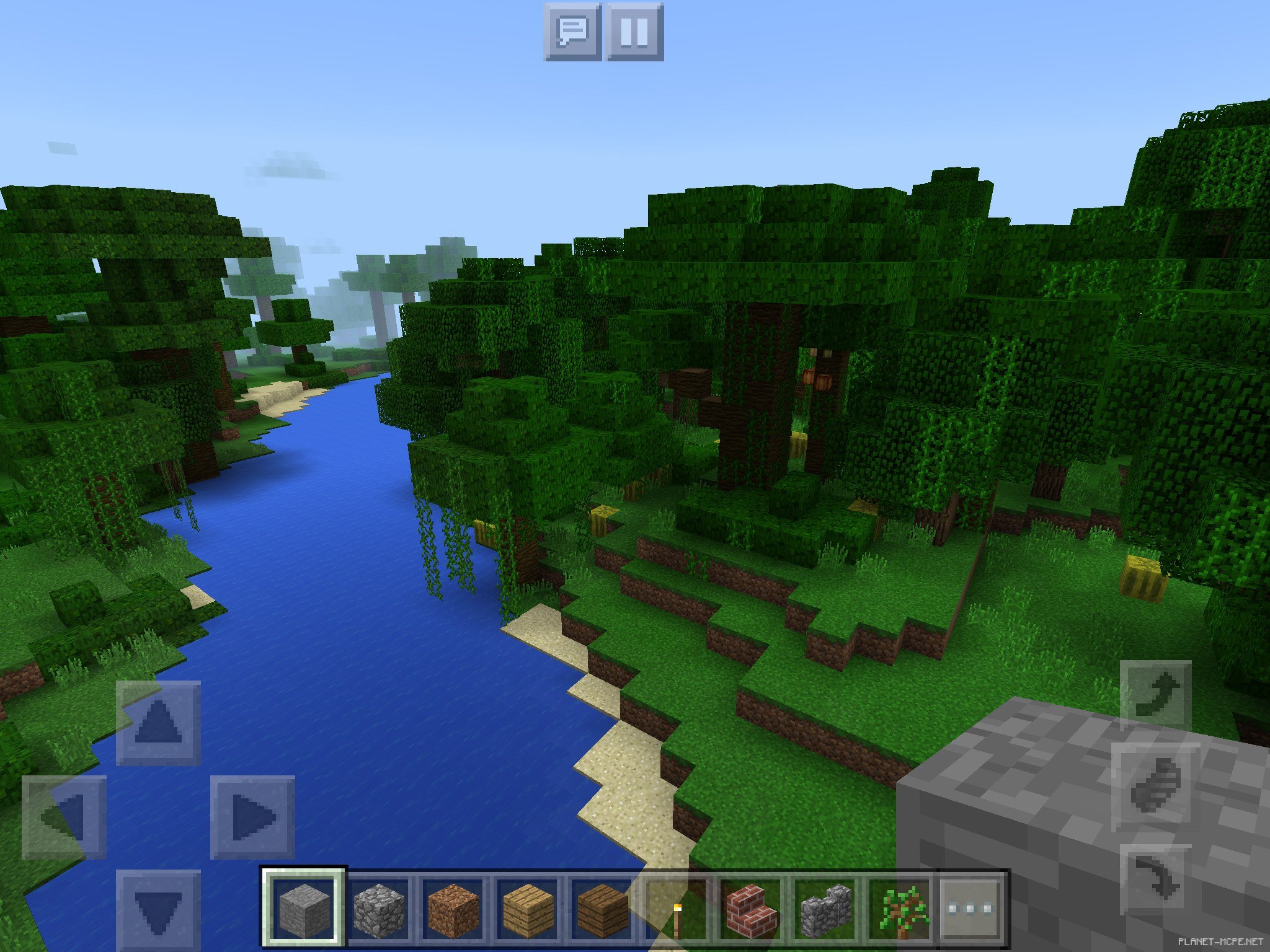Tap the strafe right arrow
The width and height of the screenshot is (1270, 952).
tap(252, 817)
